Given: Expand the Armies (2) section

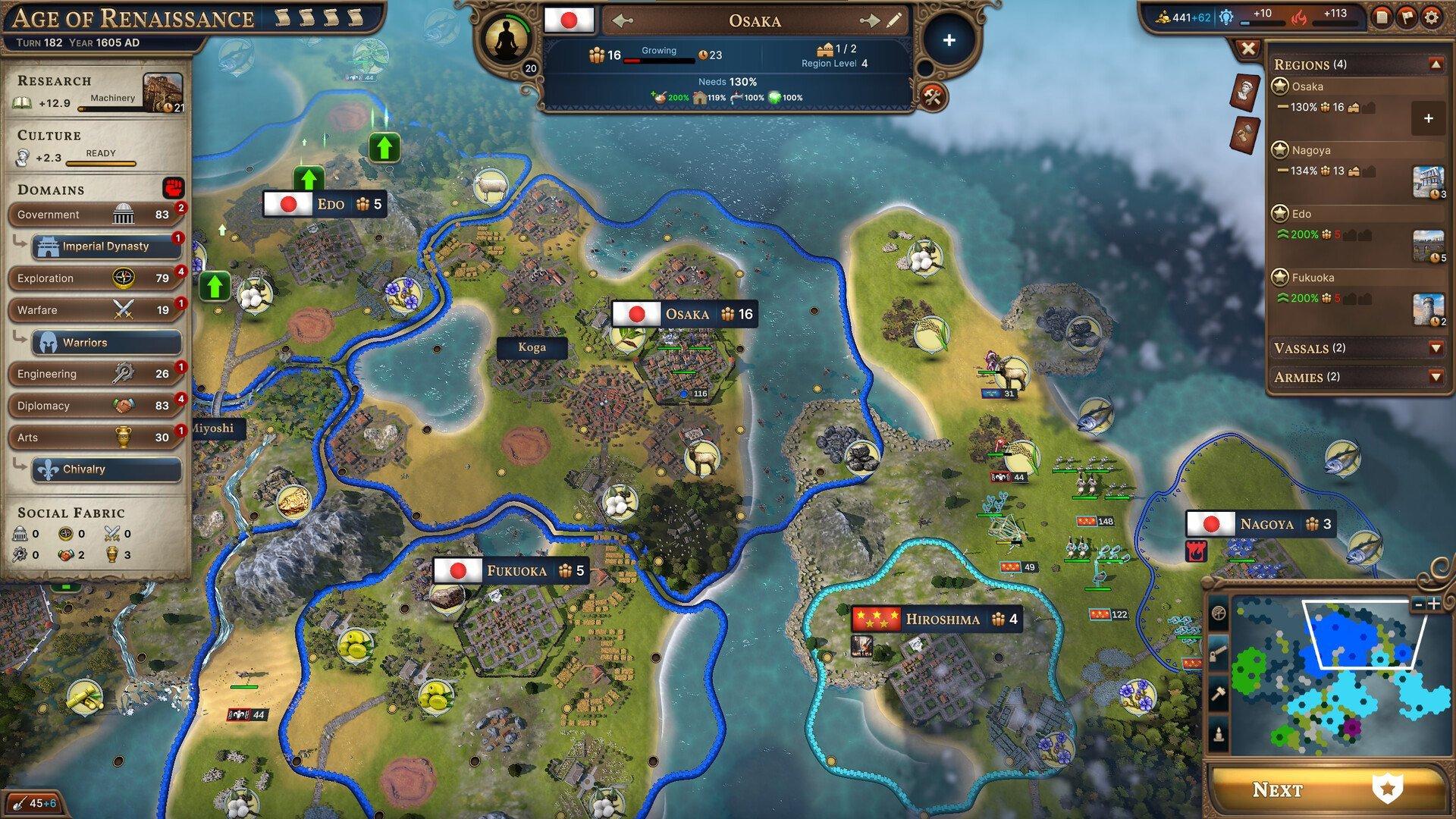Looking at the screenshot, I should pos(1435,377).
